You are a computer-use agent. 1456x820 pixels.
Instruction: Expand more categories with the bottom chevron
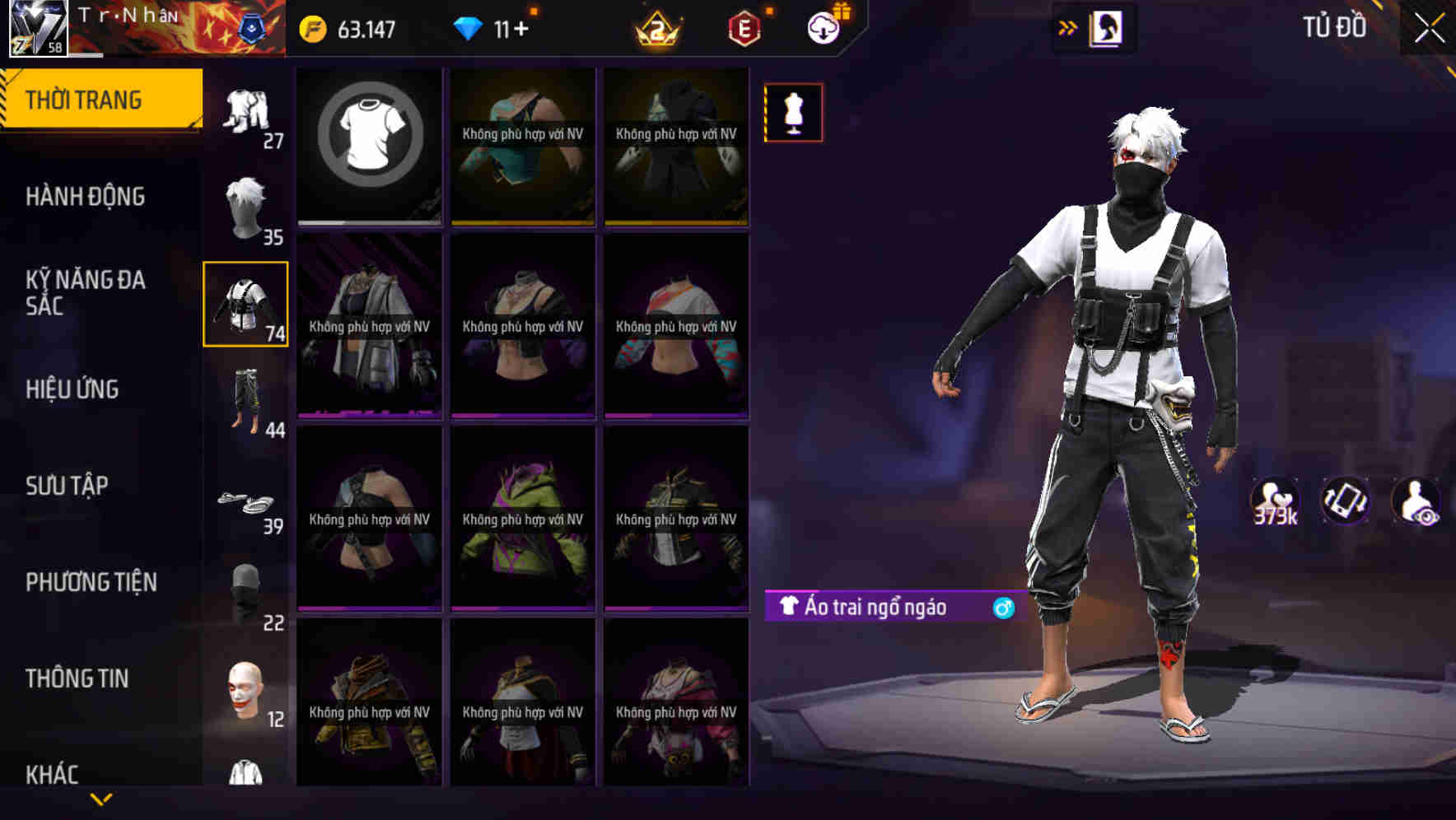click(101, 799)
